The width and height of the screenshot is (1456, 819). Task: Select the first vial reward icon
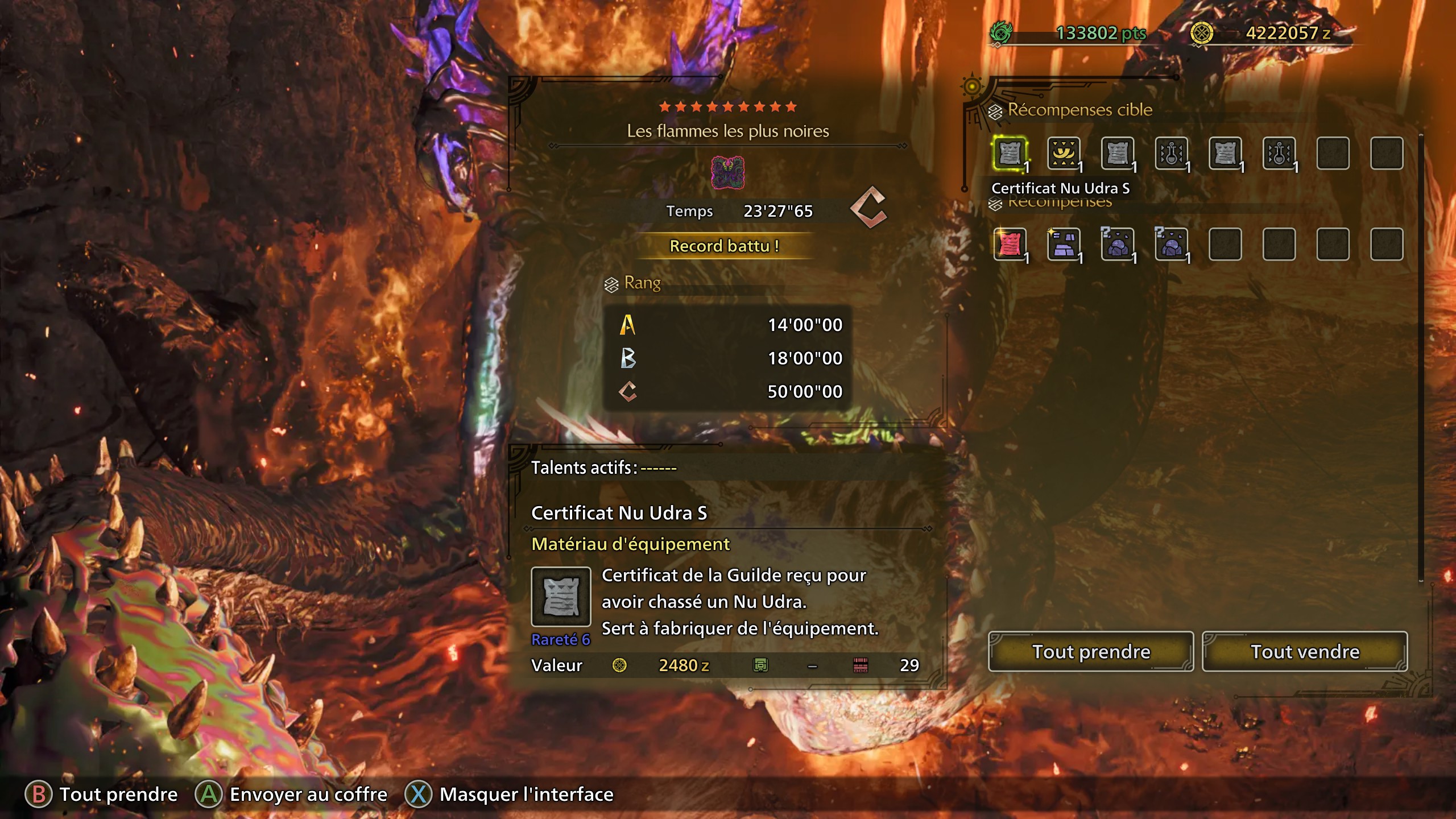(x=1173, y=154)
